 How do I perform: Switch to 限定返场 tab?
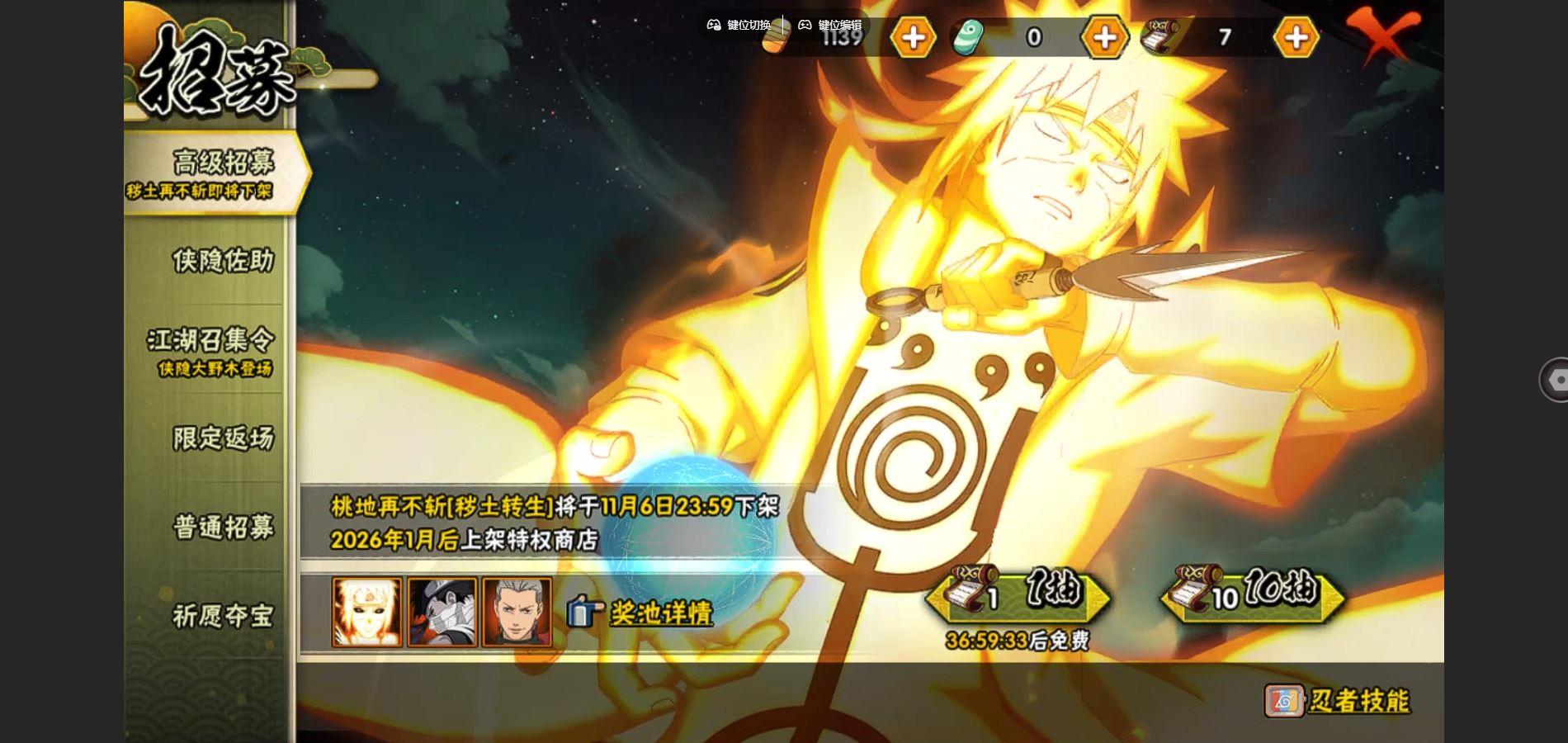[x=222, y=438]
